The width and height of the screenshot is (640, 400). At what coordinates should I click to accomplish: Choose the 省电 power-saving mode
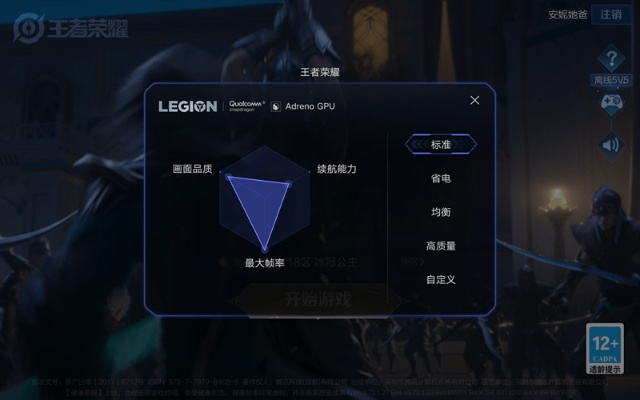441,178
